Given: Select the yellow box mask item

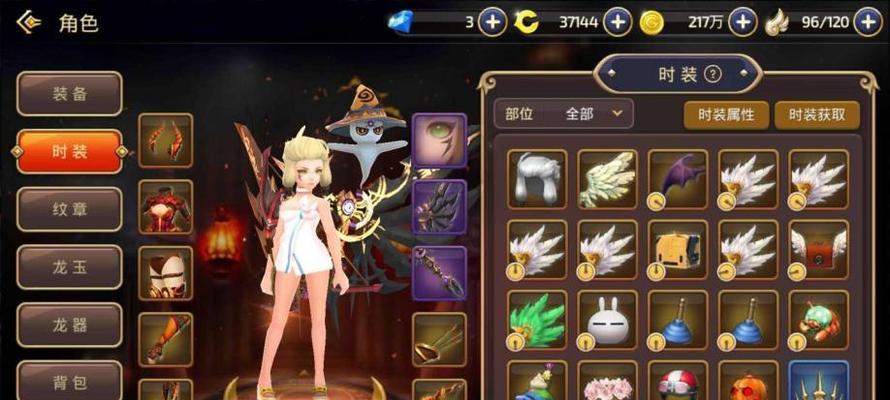Looking at the screenshot, I should click(x=677, y=249).
